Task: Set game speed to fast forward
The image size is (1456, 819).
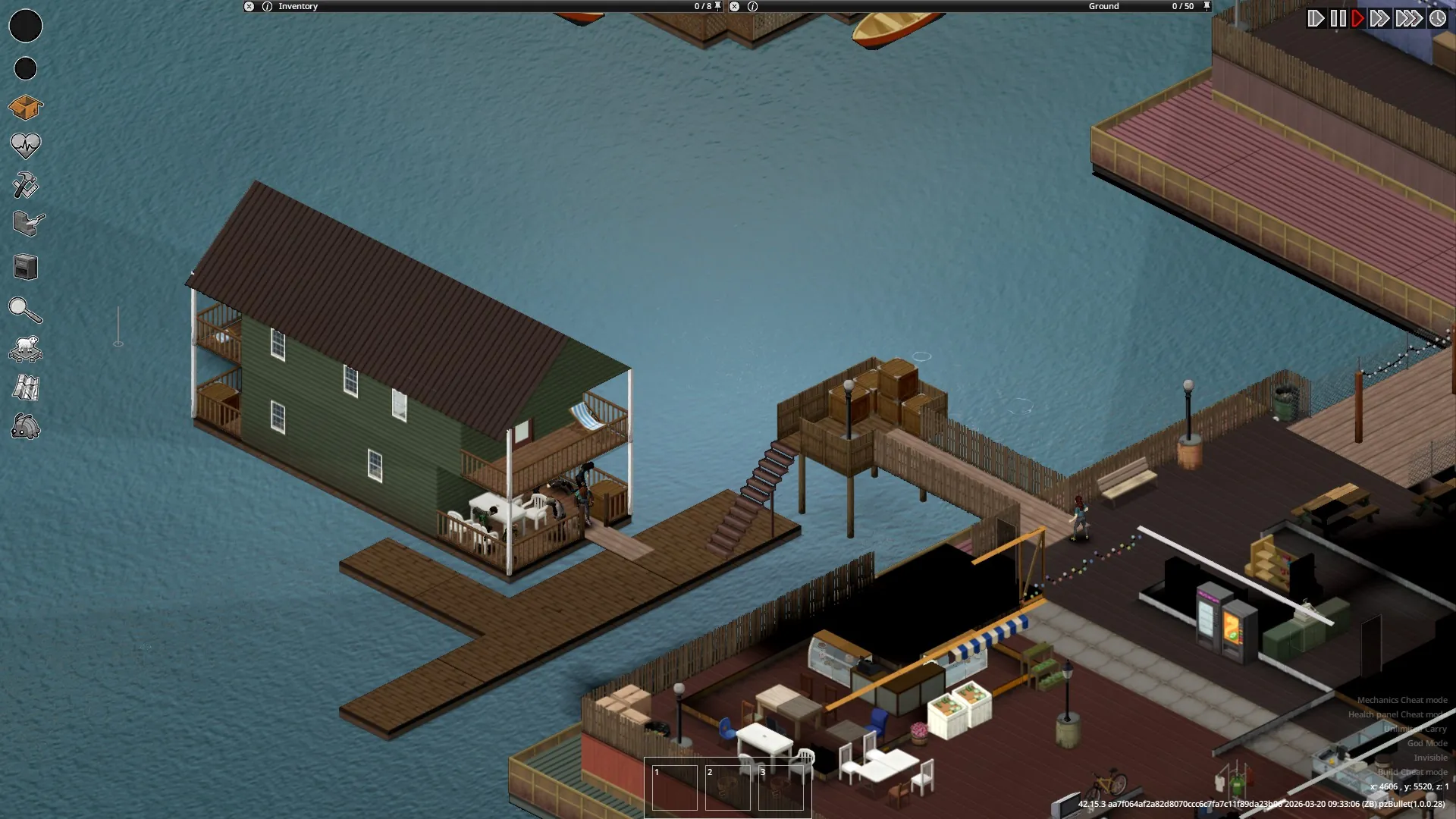Action: tap(1379, 18)
